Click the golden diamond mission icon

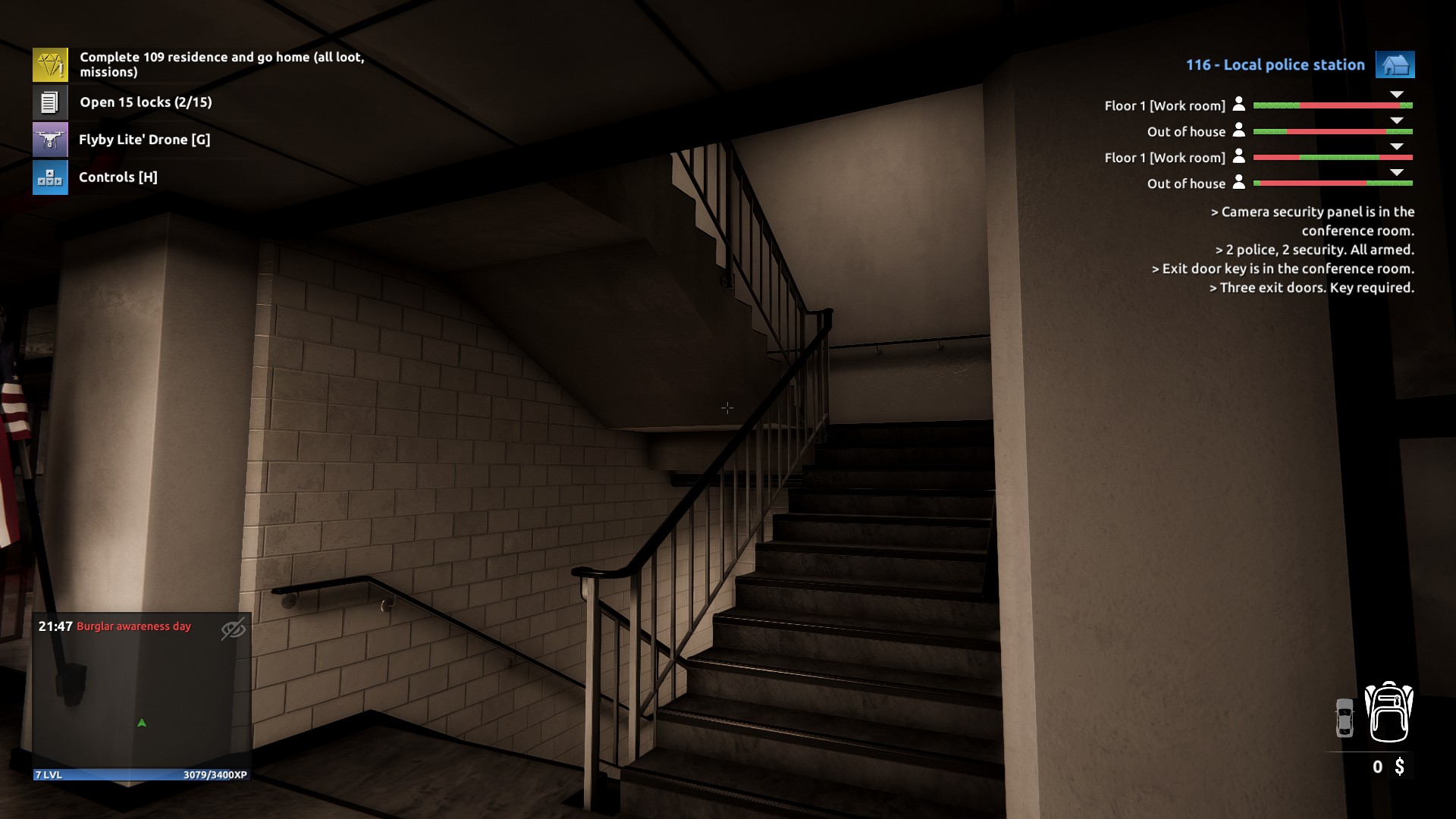(x=49, y=64)
